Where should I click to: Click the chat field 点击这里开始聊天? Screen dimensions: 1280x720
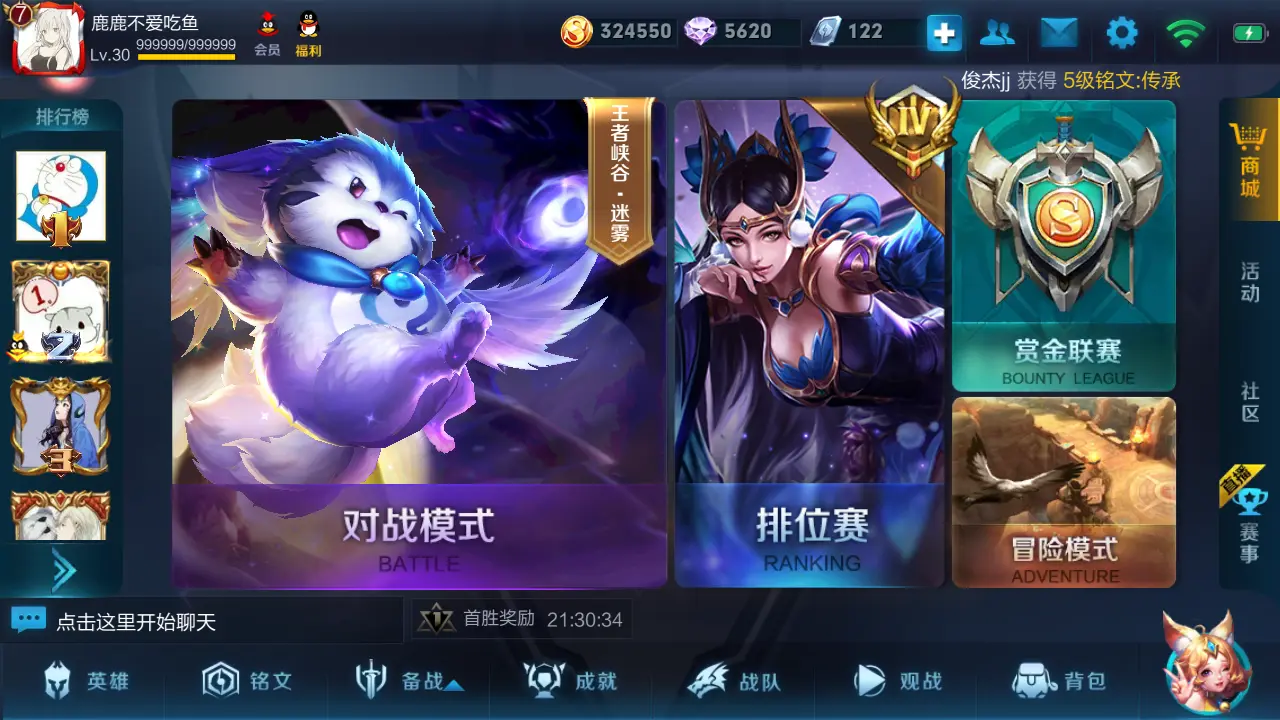pyautogui.click(x=200, y=619)
